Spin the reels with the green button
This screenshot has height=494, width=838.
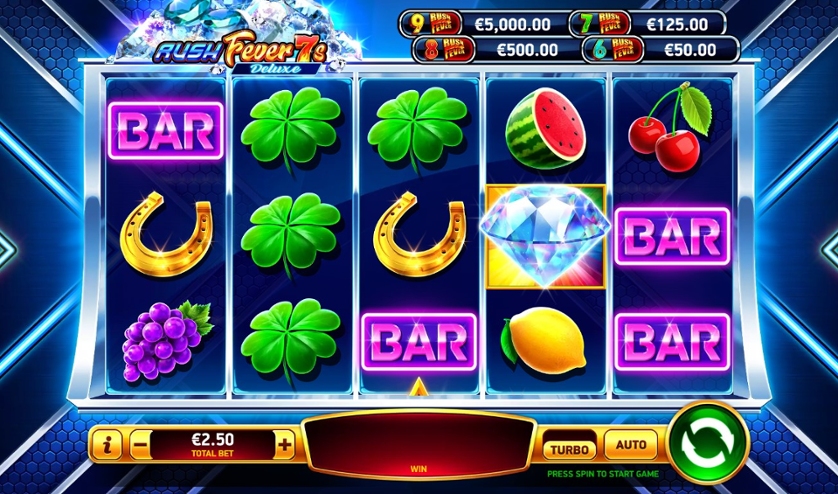[708, 442]
